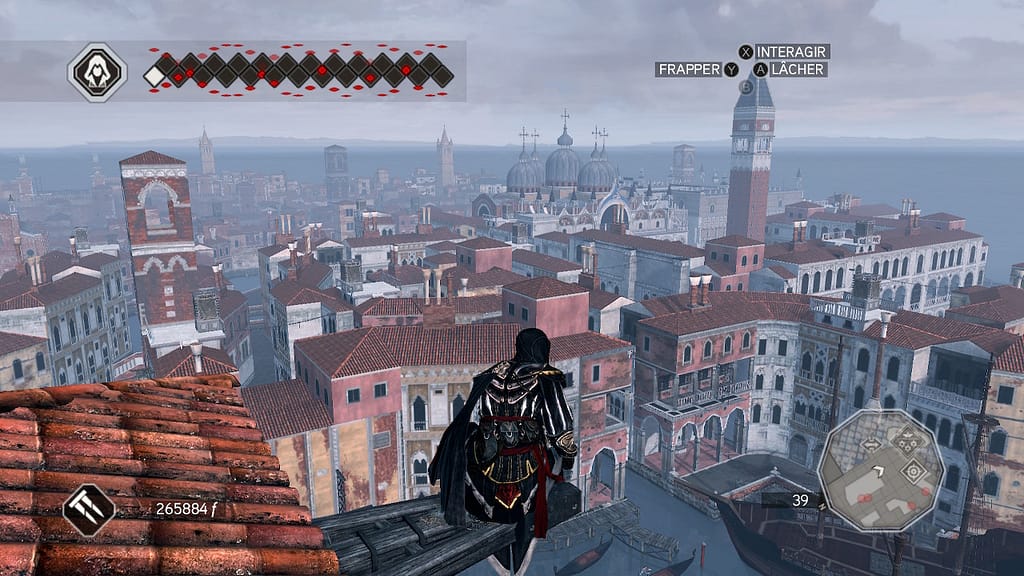Select the Assassin insignia icon
This screenshot has height=576, width=1024.
97,71
